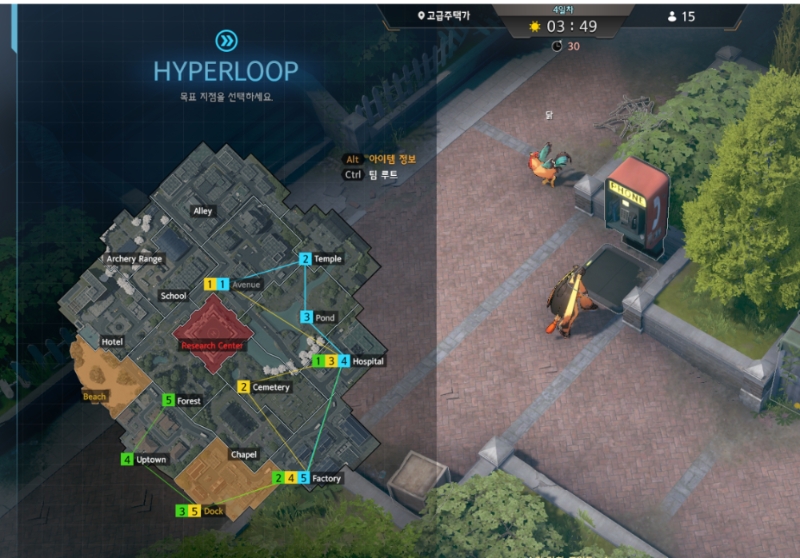Select the Cemetery destination
The image size is (800, 558).
point(271,387)
